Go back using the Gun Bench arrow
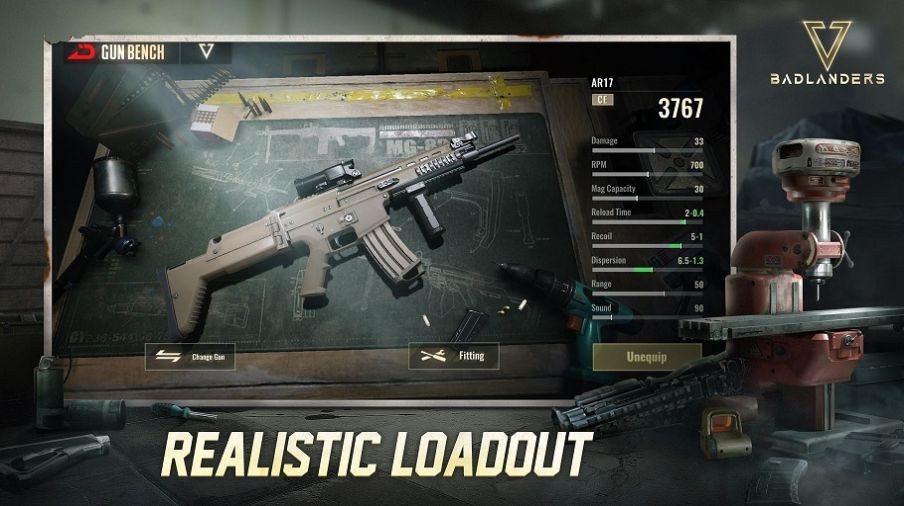904x506 pixels. click(x=82, y=52)
